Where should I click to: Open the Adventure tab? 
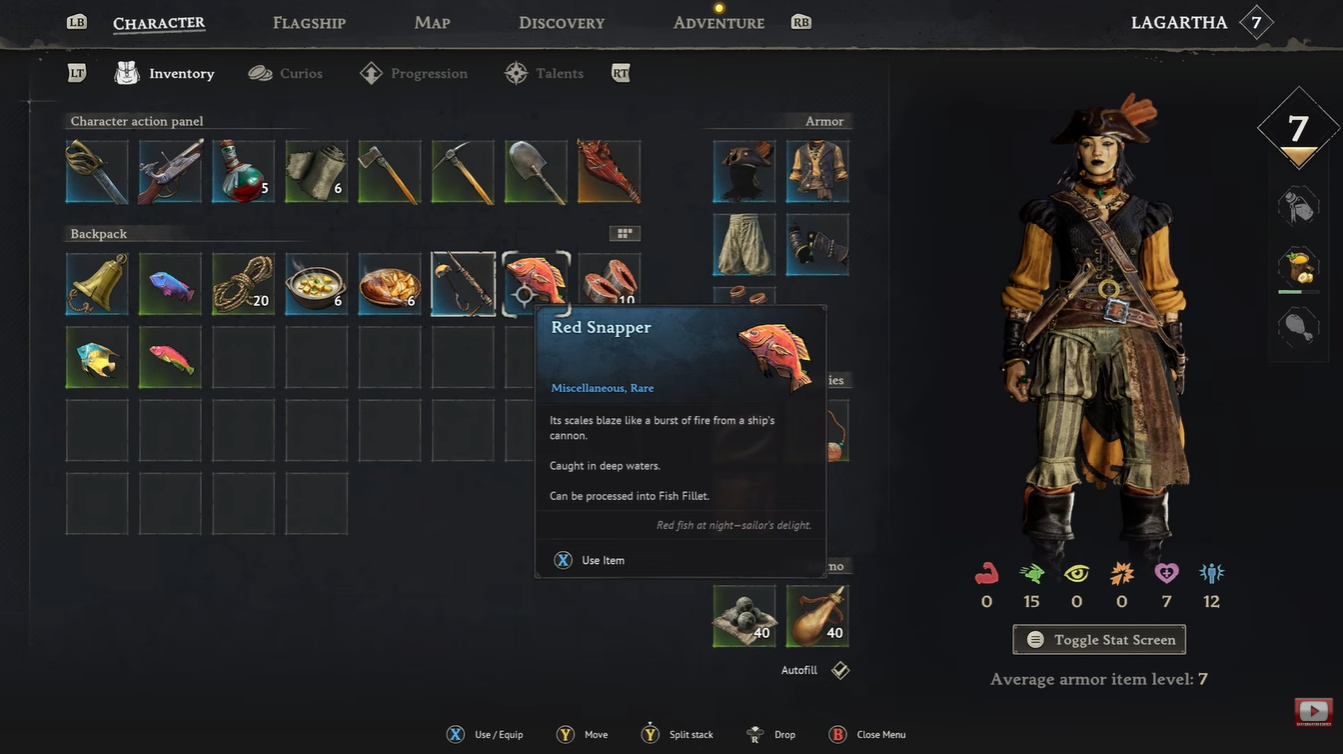718,22
